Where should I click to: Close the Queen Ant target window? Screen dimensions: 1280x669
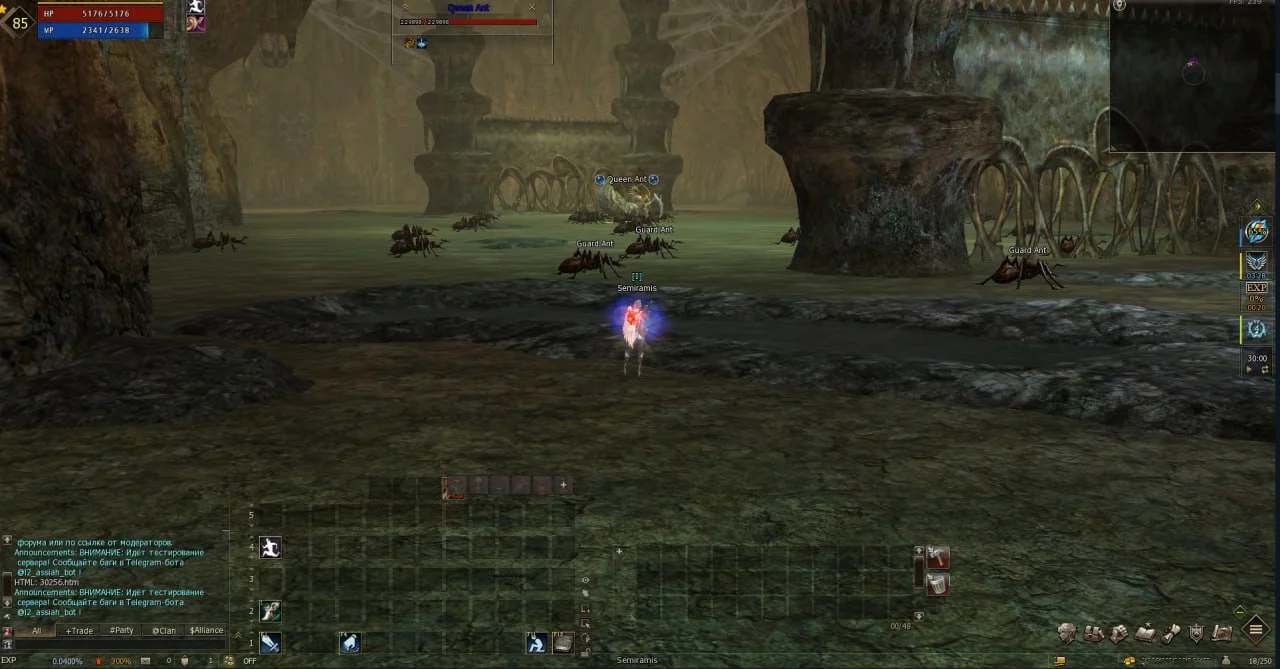point(532,8)
